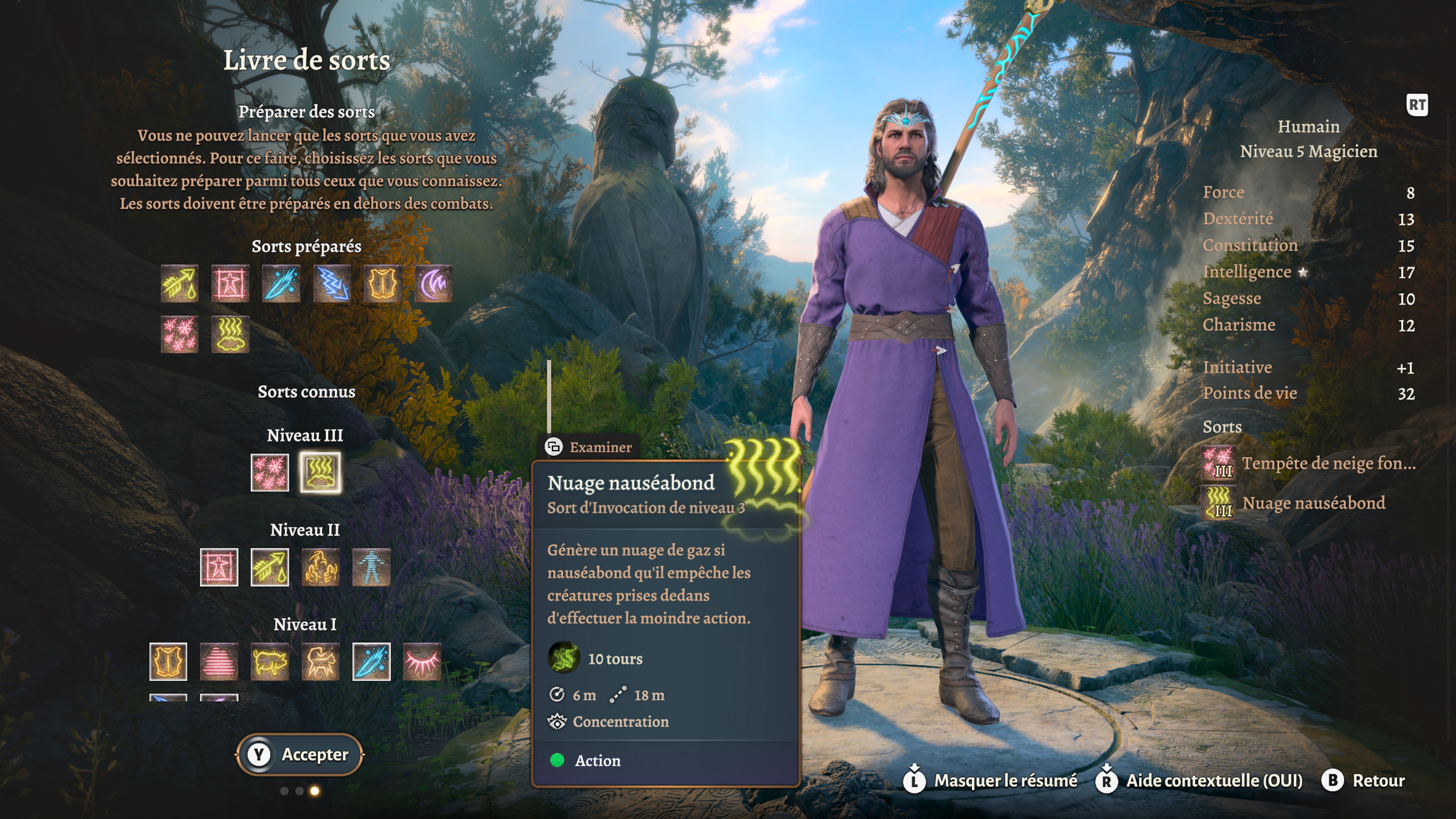
Task: Choose the green acid arrow under Niveau II
Action: [x=270, y=567]
